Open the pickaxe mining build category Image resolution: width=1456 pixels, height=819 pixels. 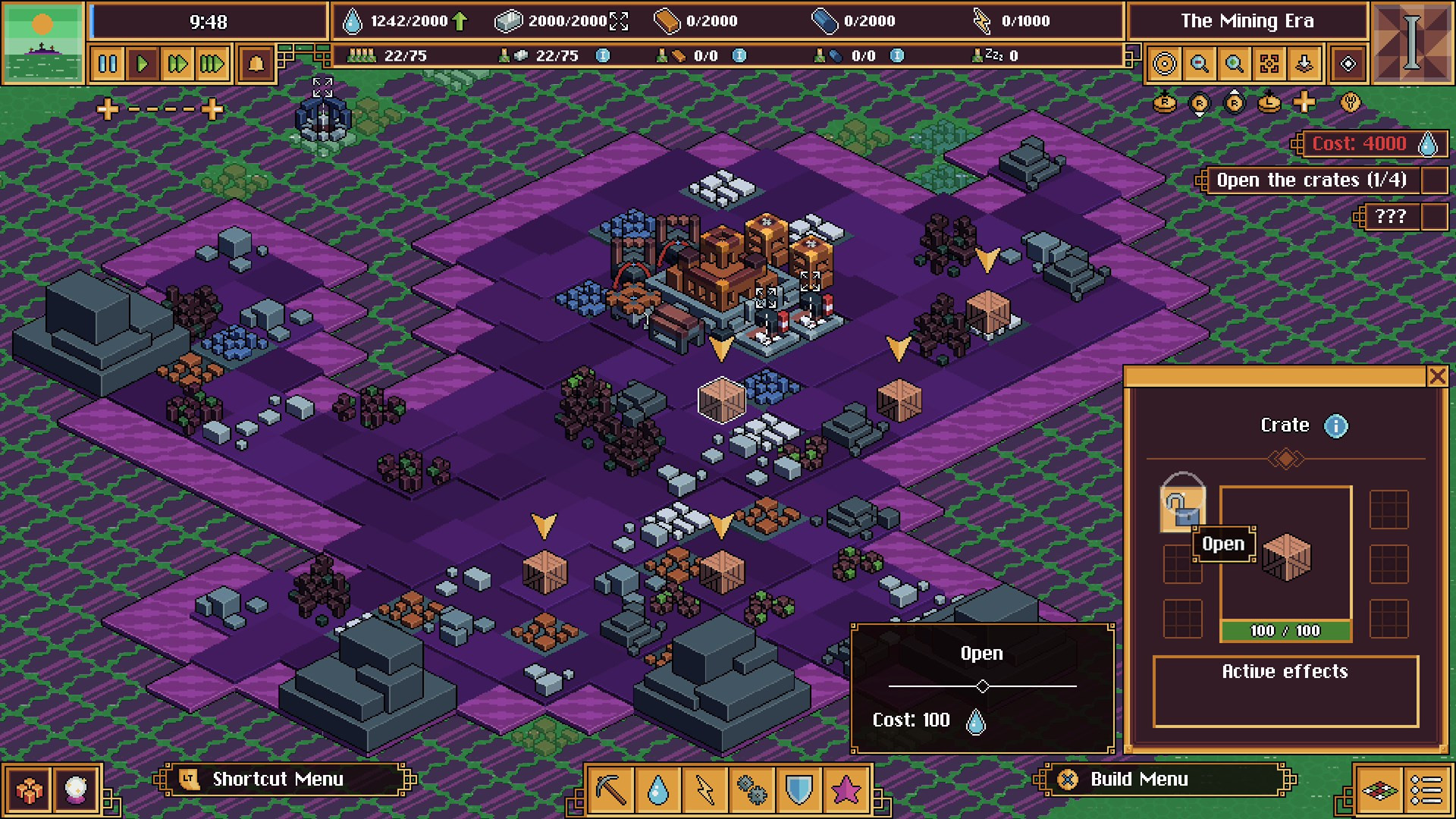coord(611,790)
